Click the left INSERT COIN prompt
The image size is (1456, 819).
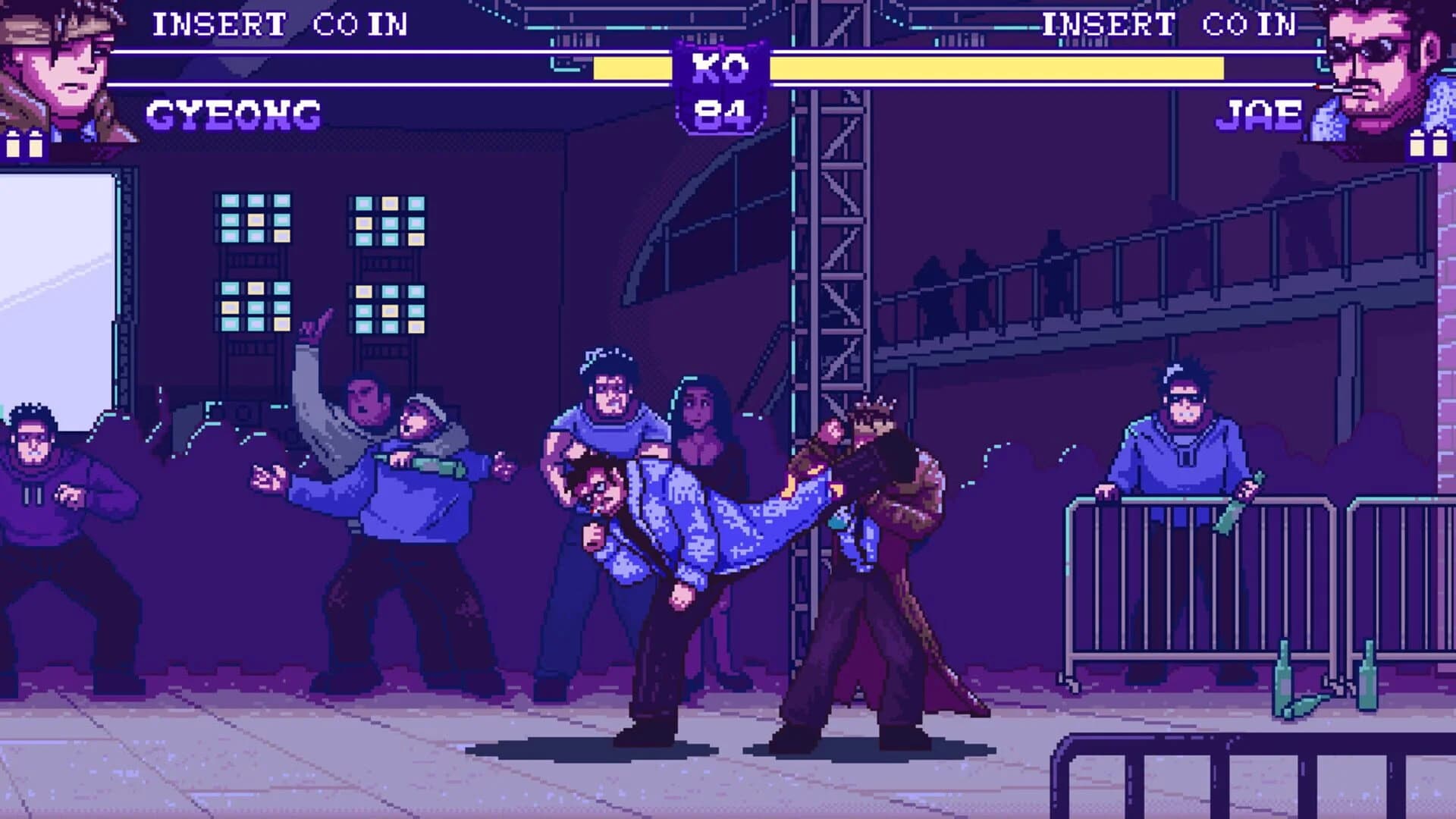pos(281,23)
